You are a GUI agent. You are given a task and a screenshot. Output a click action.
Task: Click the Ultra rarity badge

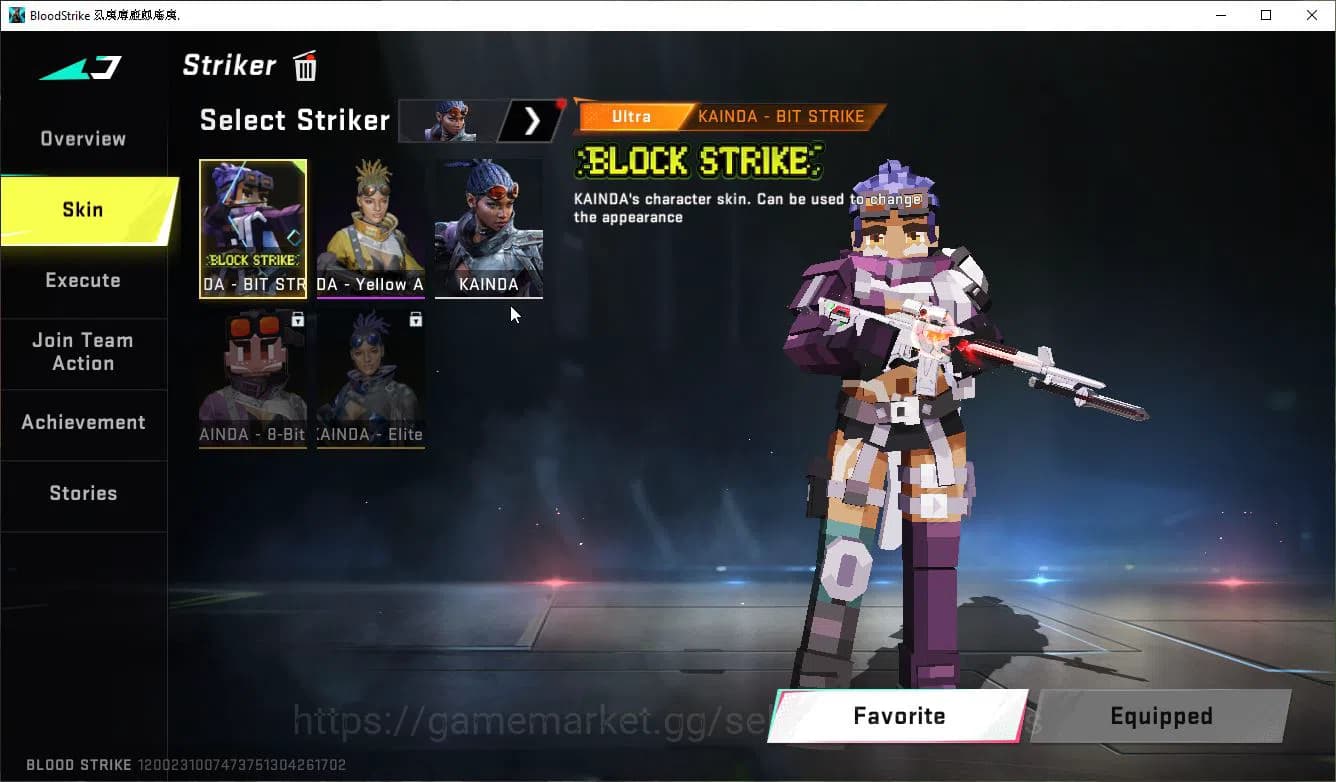pos(631,116)
